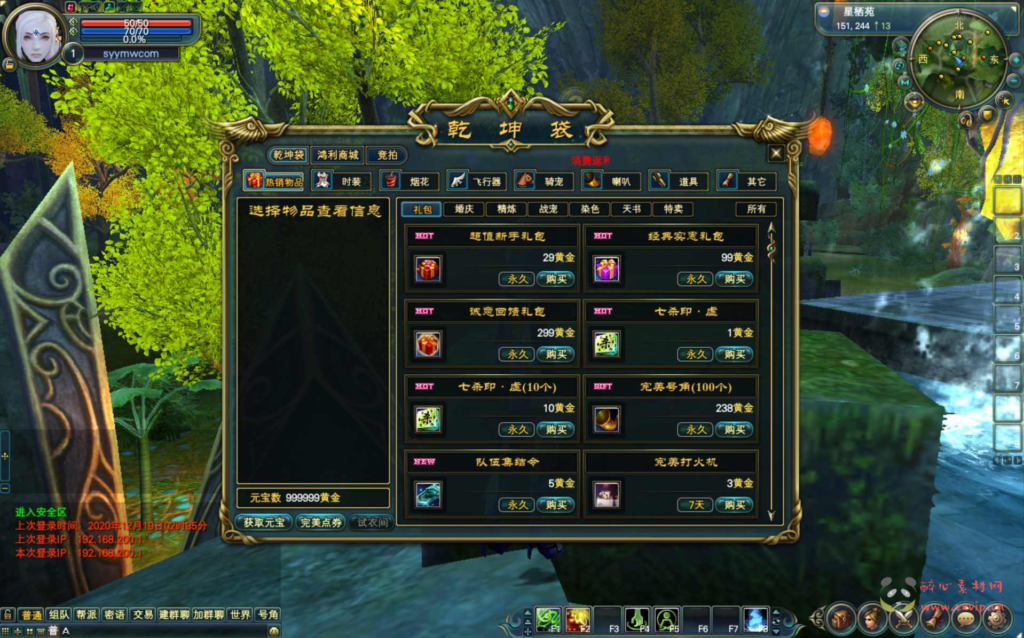Buy the 队伍集结令 for 5 gold

[x=555, y=505]
